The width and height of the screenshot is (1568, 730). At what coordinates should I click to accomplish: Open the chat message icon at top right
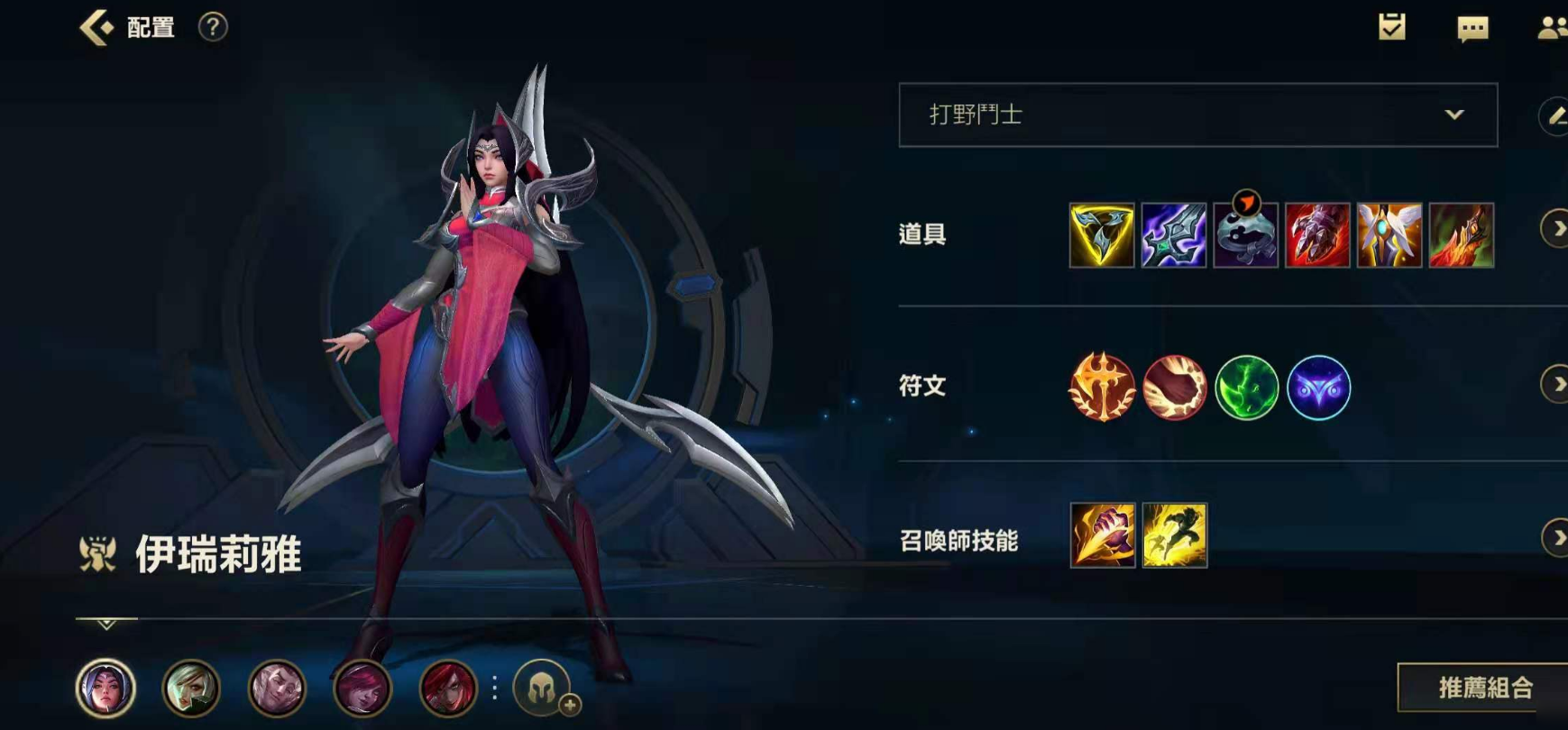1473,29
